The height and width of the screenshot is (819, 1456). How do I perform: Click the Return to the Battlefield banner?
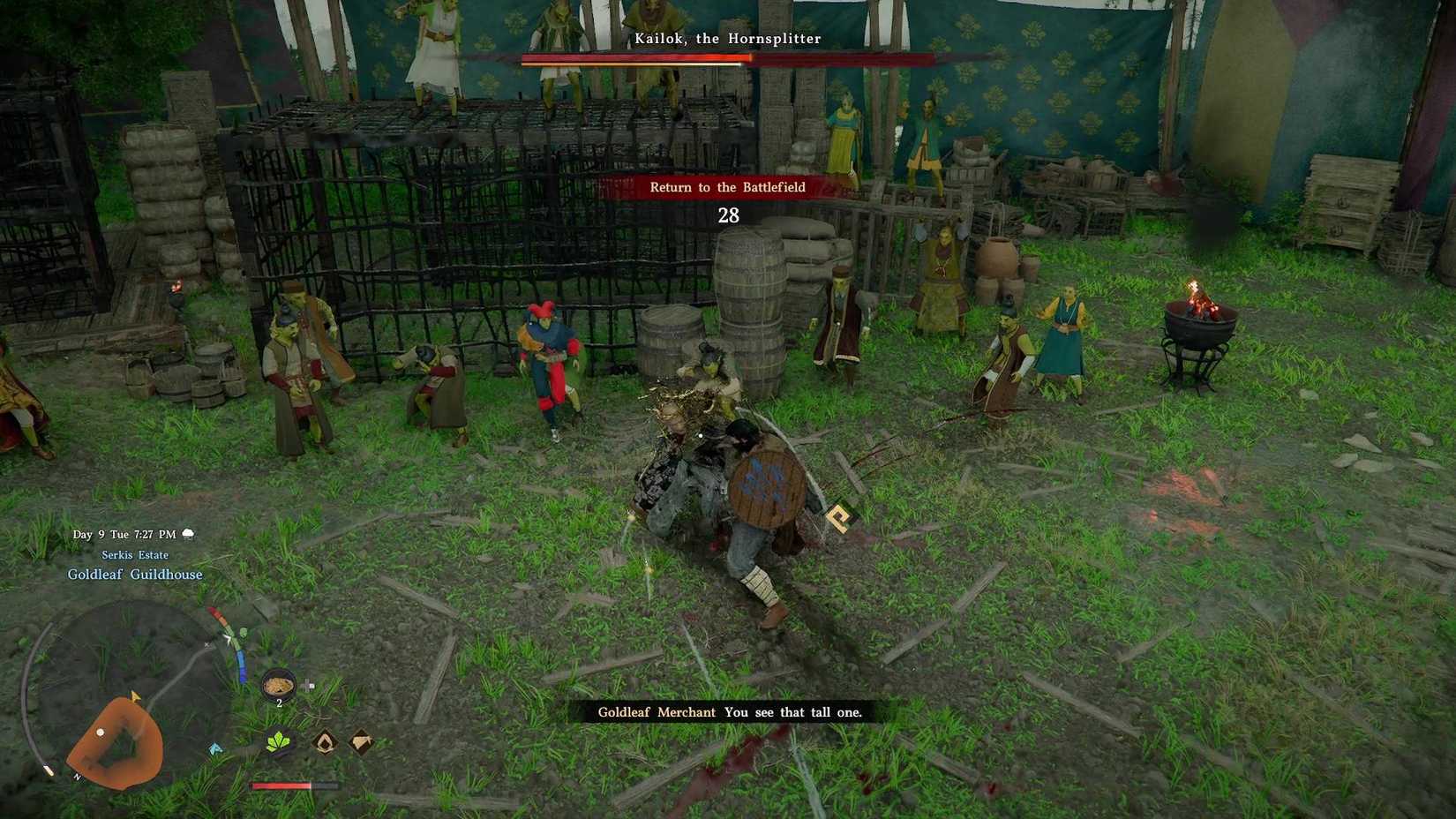pos(728,187)
